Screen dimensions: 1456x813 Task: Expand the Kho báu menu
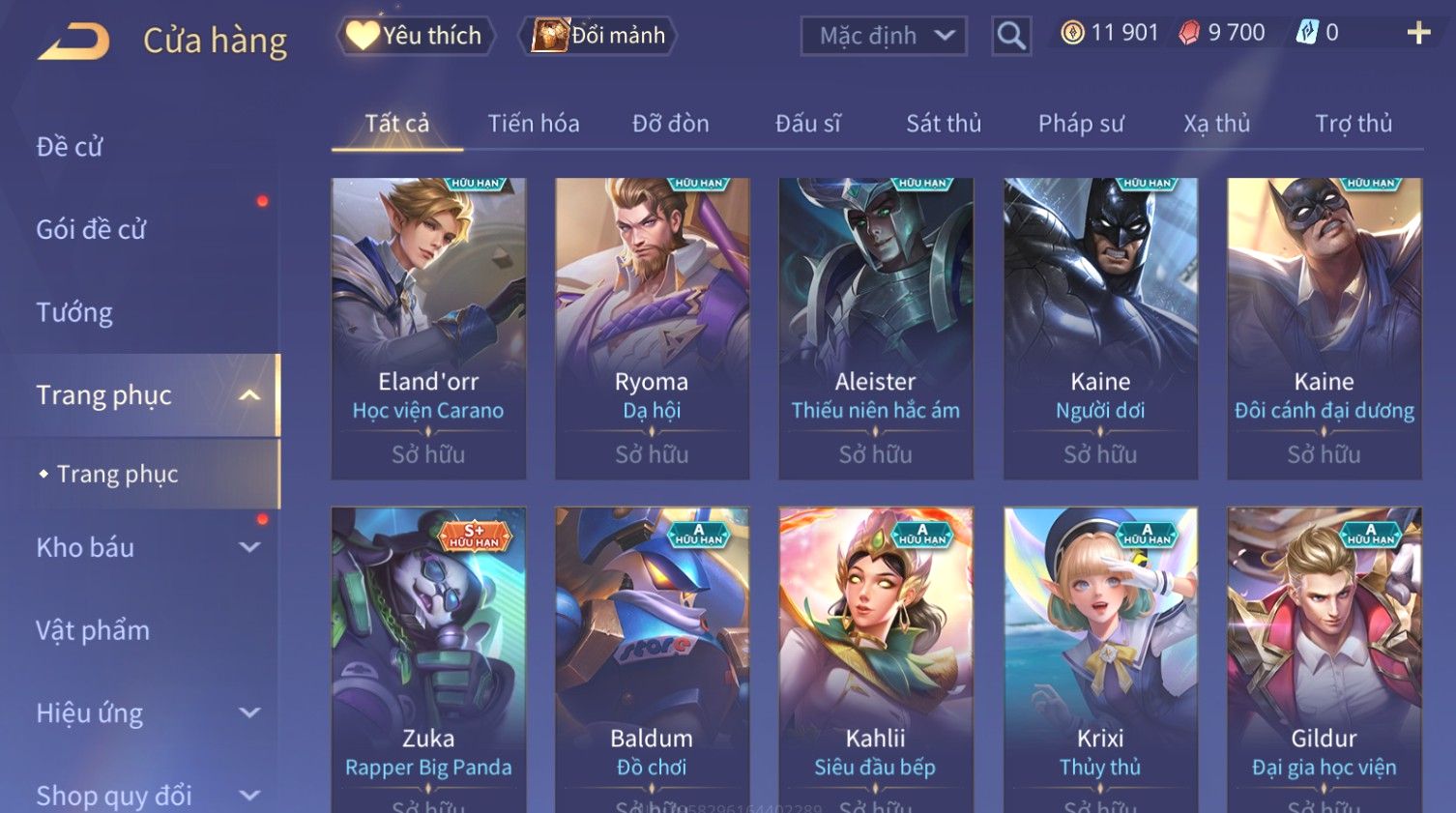(x=145, y=547)
